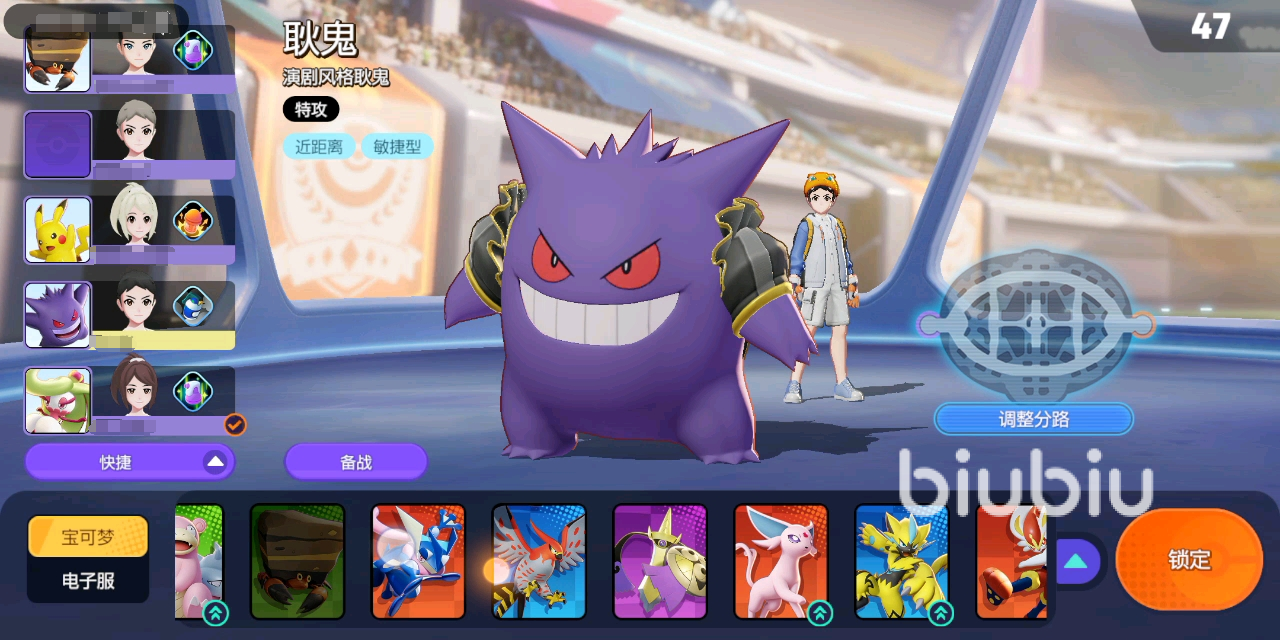This screenshot has height=640, width=1280.
Task: Expand the 快捷 quick chat menu
Action: (x=130, y=462)
